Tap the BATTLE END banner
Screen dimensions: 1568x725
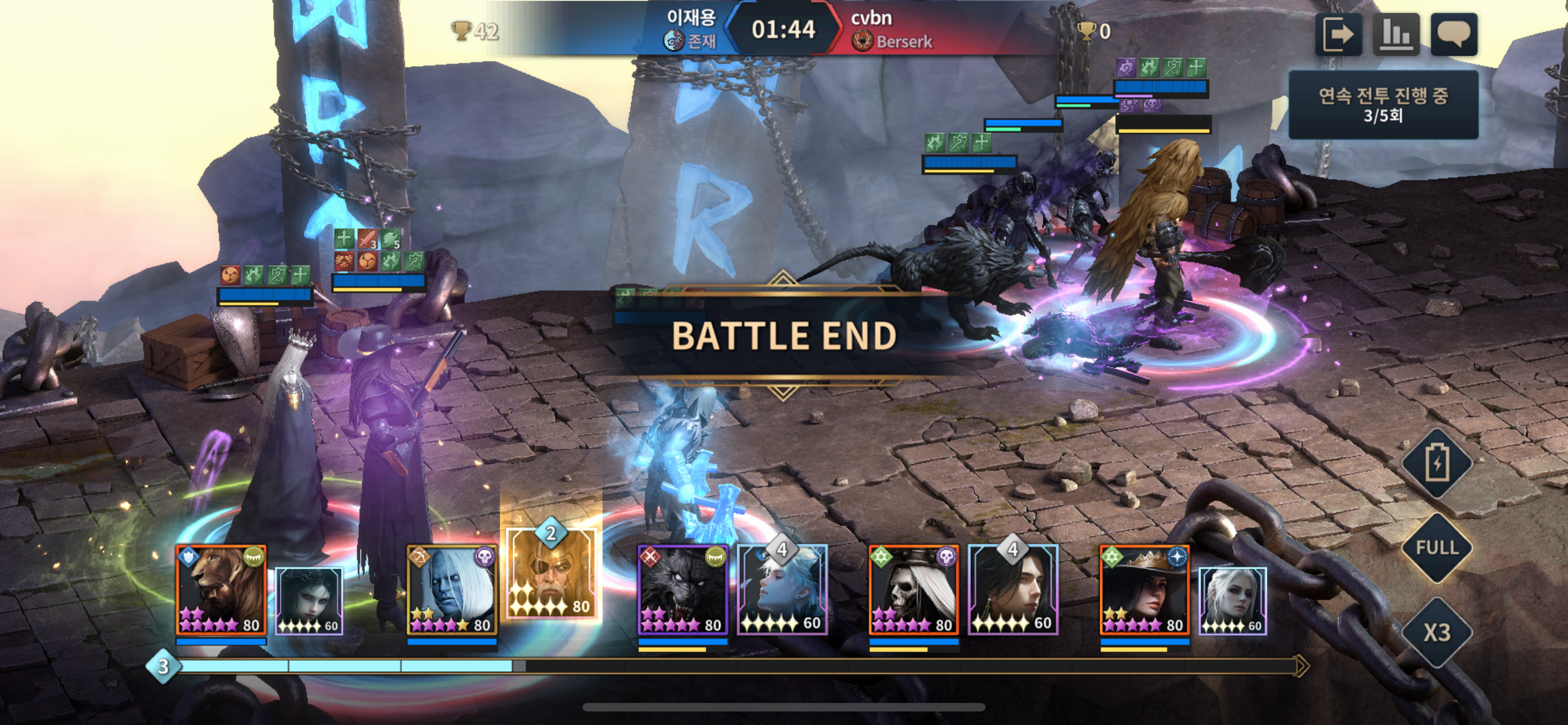click(x=784, y=336)
